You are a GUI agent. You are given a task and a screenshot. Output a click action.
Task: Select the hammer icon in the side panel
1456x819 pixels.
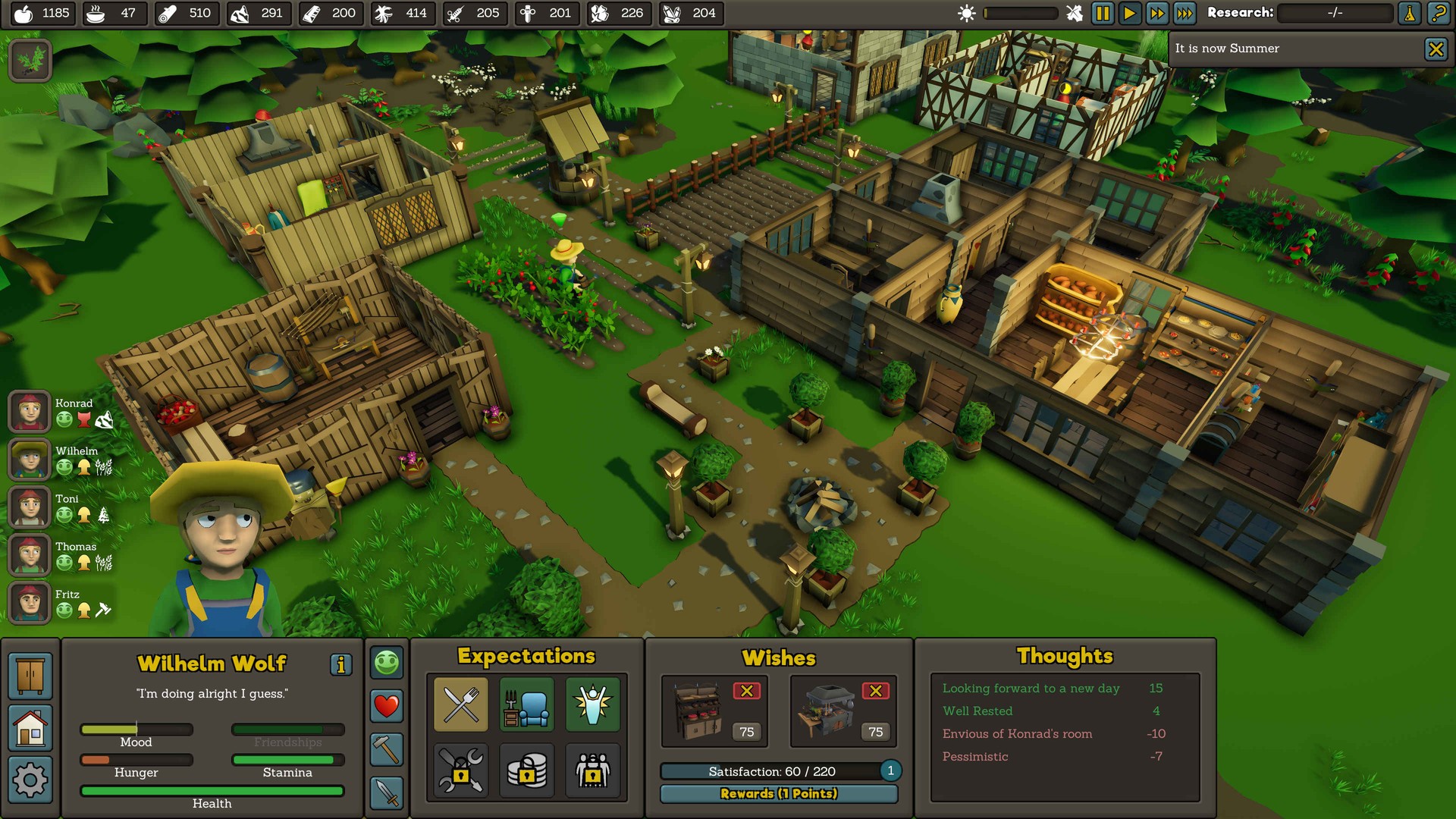pyautogui.click(x=386, y=747)
